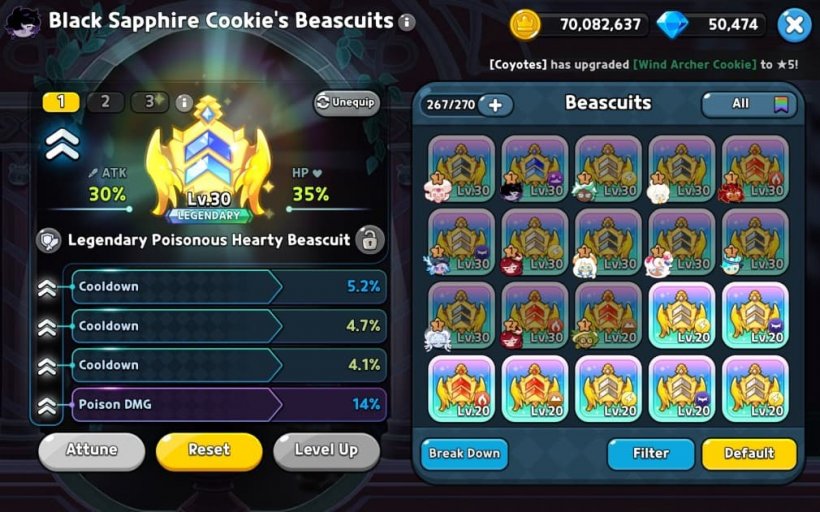Level Up the equipped Beascuit
The width and height of the screenshot is (820, 512).
coord(326,450)
